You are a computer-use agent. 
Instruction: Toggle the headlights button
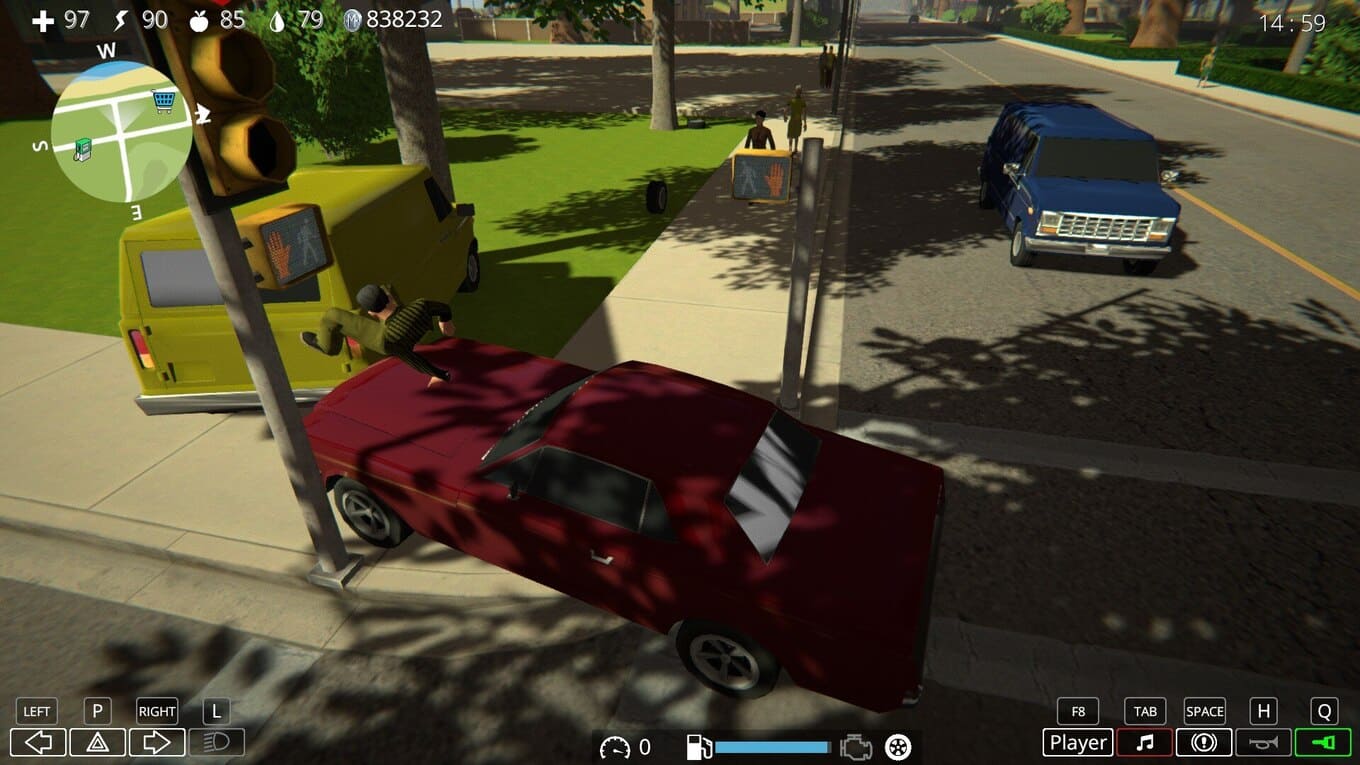coord(216,743)
